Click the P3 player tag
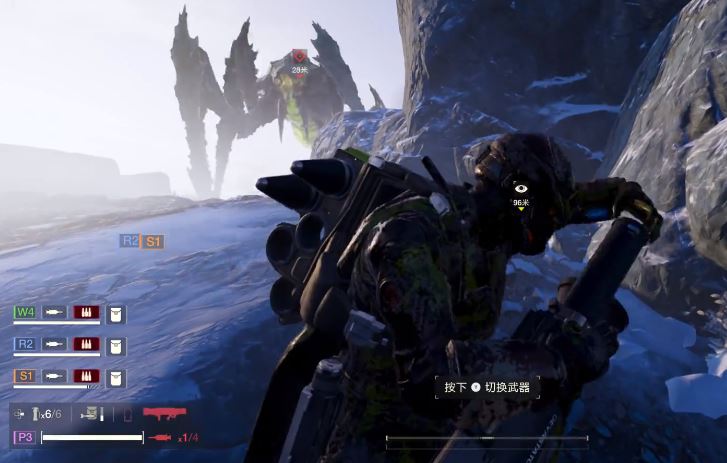The image size is (727, 463). pyautogui.click(x=24, y=437)
